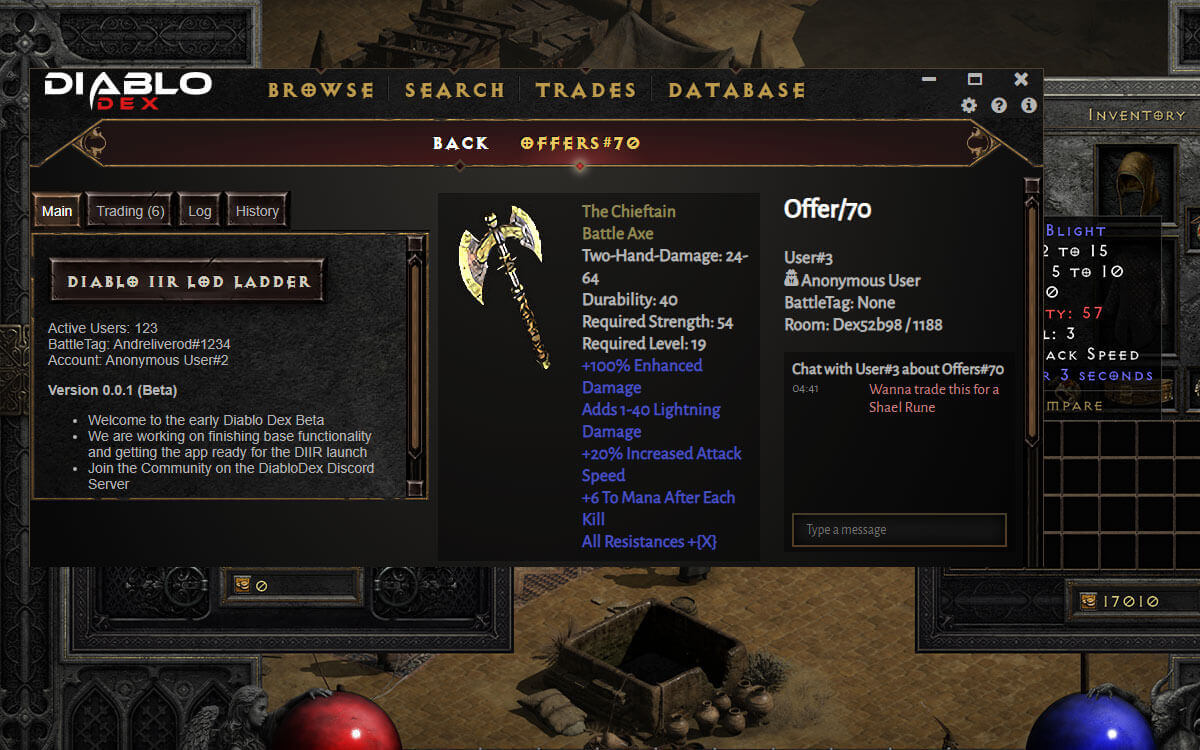Image resolution: width=1200 pixels, height=750 pixels.
Task: Go to the Search page
Action: pyautogui.click(x=454, y=90)
